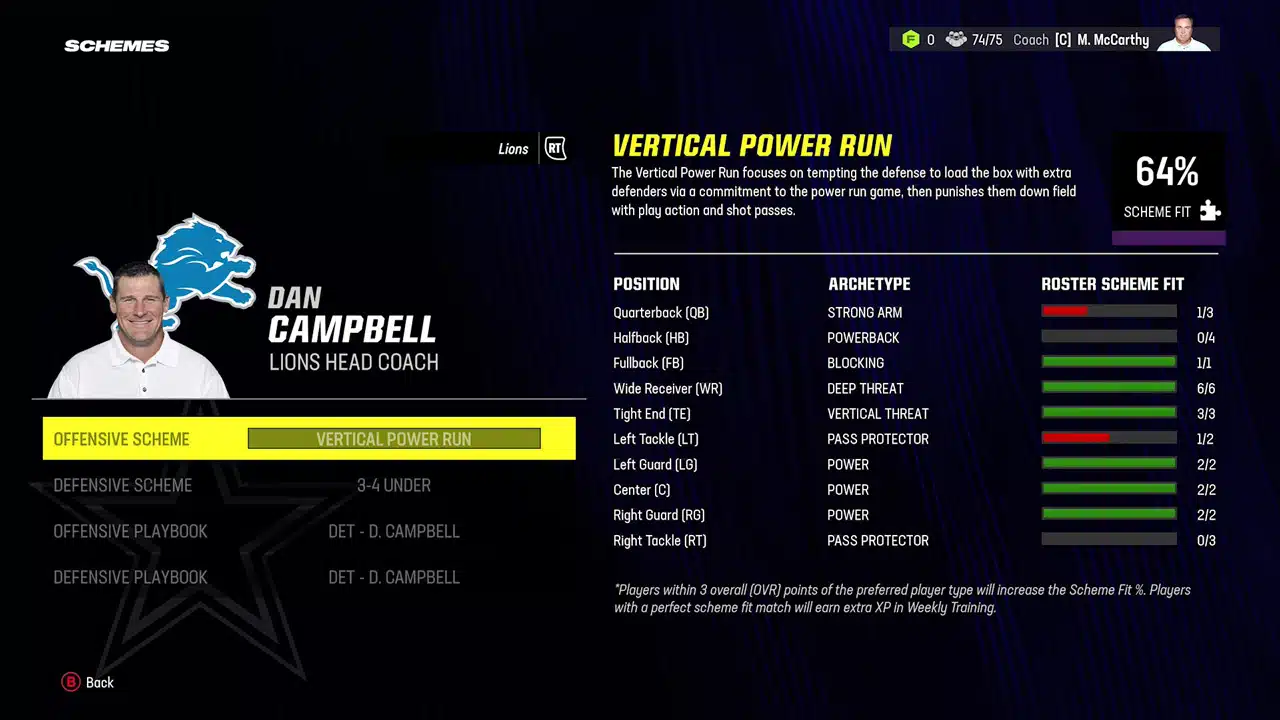
Task: Select the Defensive Scheme menu row
Action: coord(122,485)
